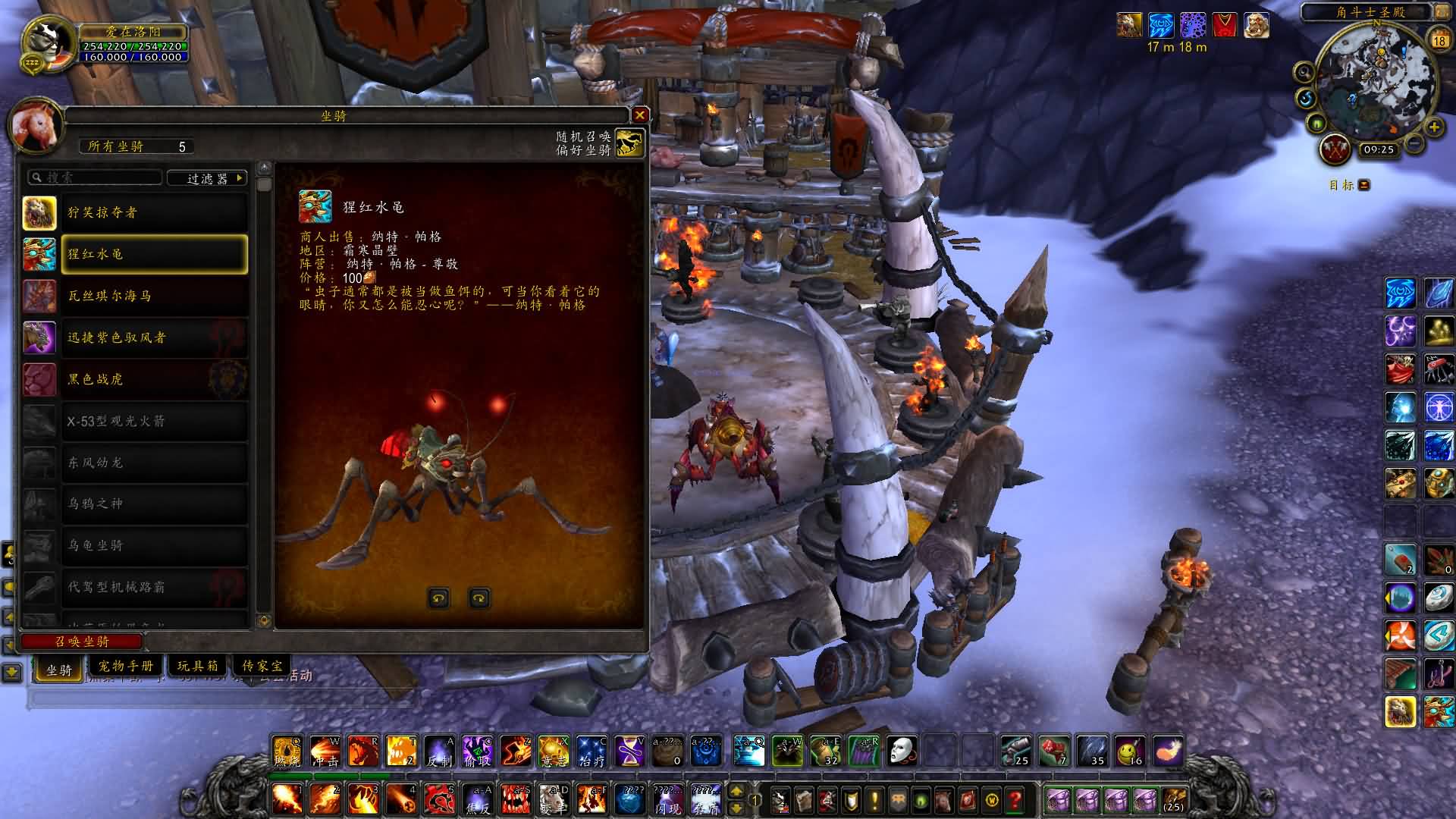Rotate the mount model left
Screen dimensions: 1456x819
pyautogui.click(x=438, y=598)
